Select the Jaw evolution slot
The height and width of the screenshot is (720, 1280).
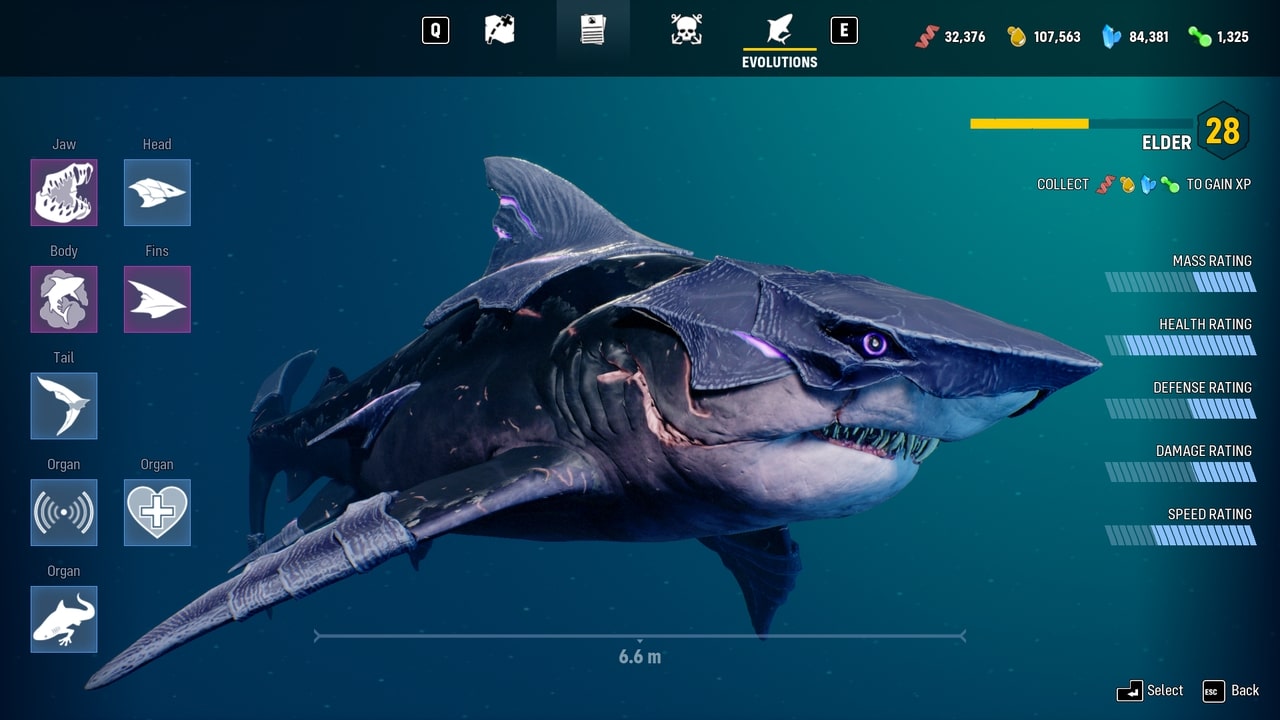tap(64, 192)
